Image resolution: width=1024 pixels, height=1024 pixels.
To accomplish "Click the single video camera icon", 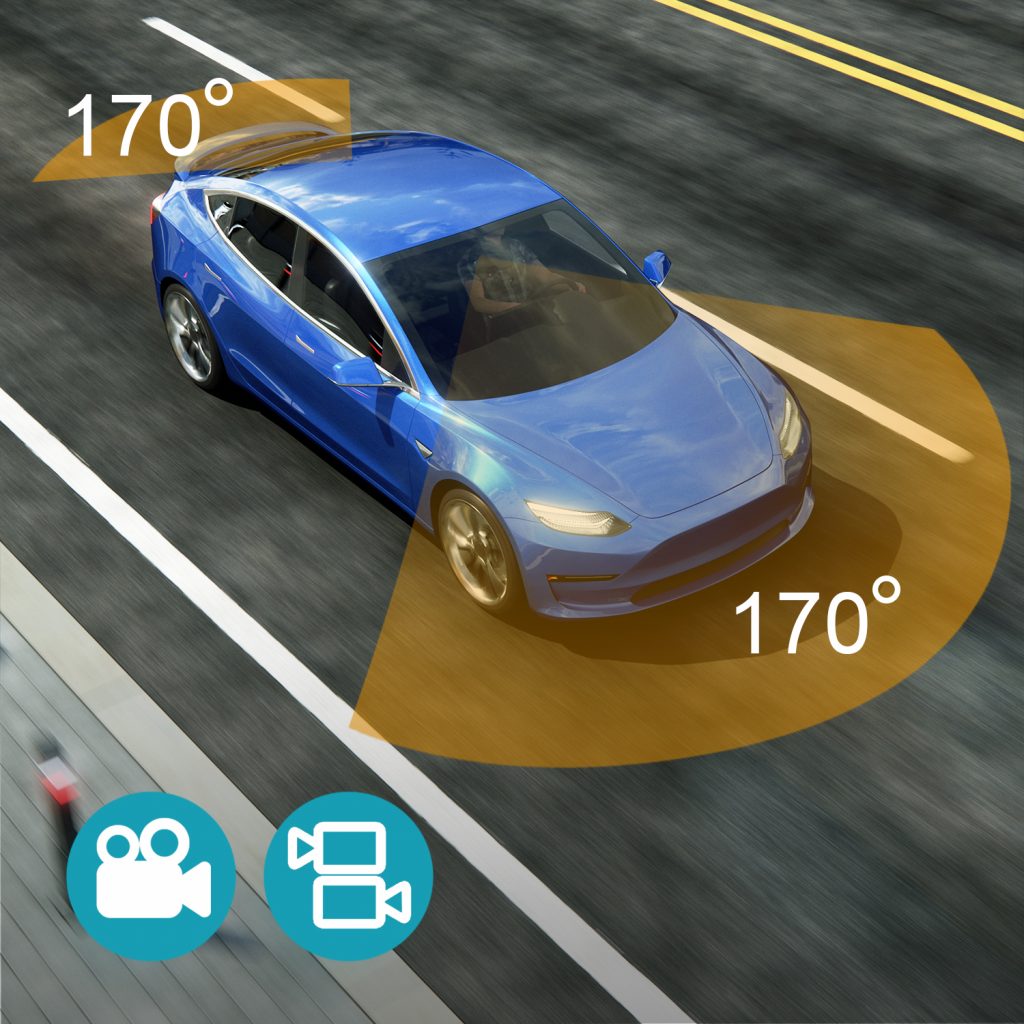I will (x=151, y=875).
